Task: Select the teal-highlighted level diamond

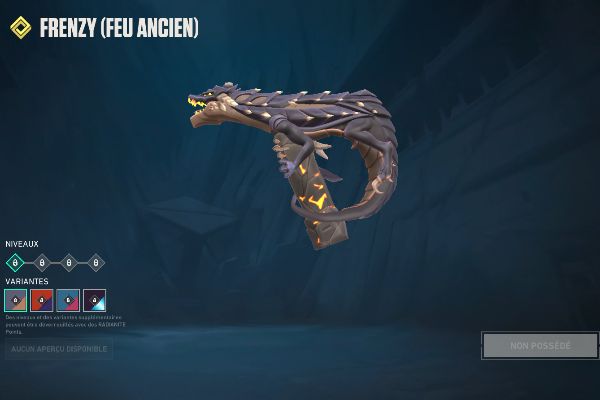Action: (15, 263)
